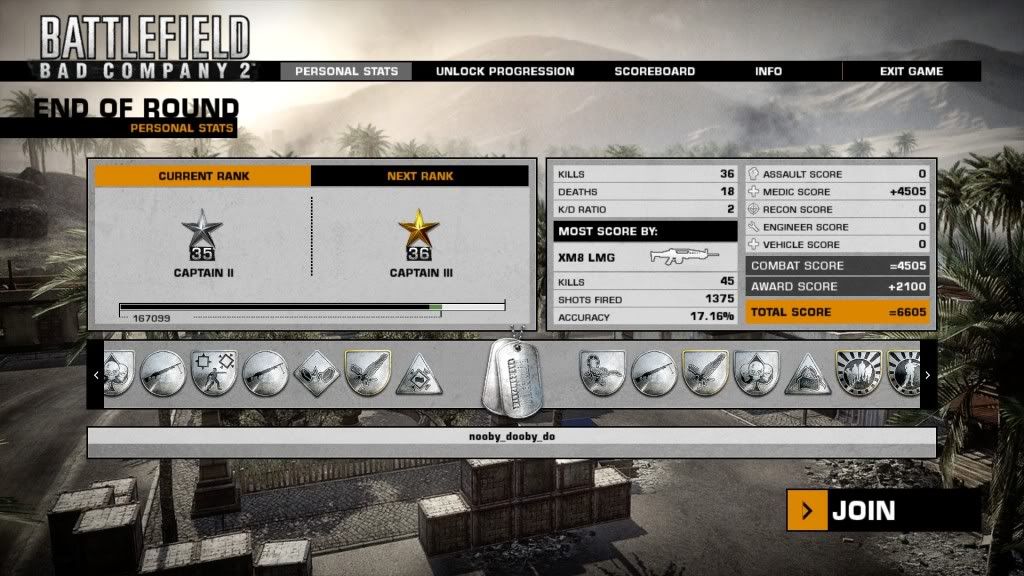Click the right arrow on the awards strip
The height and width of the screenshot is (576, 1024).
[x=927, y=375]
